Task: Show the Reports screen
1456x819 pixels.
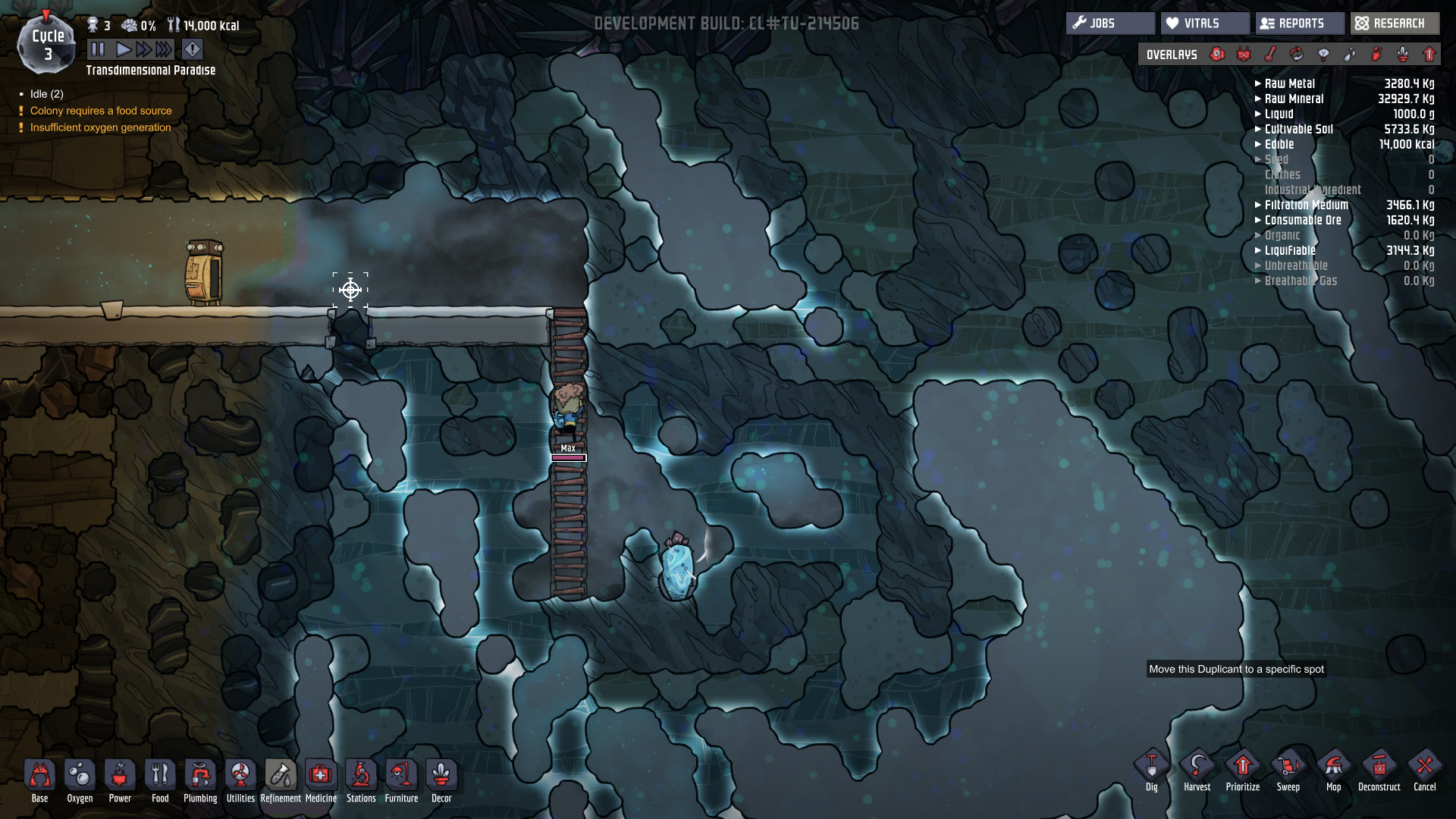Action: (1299, 24)
